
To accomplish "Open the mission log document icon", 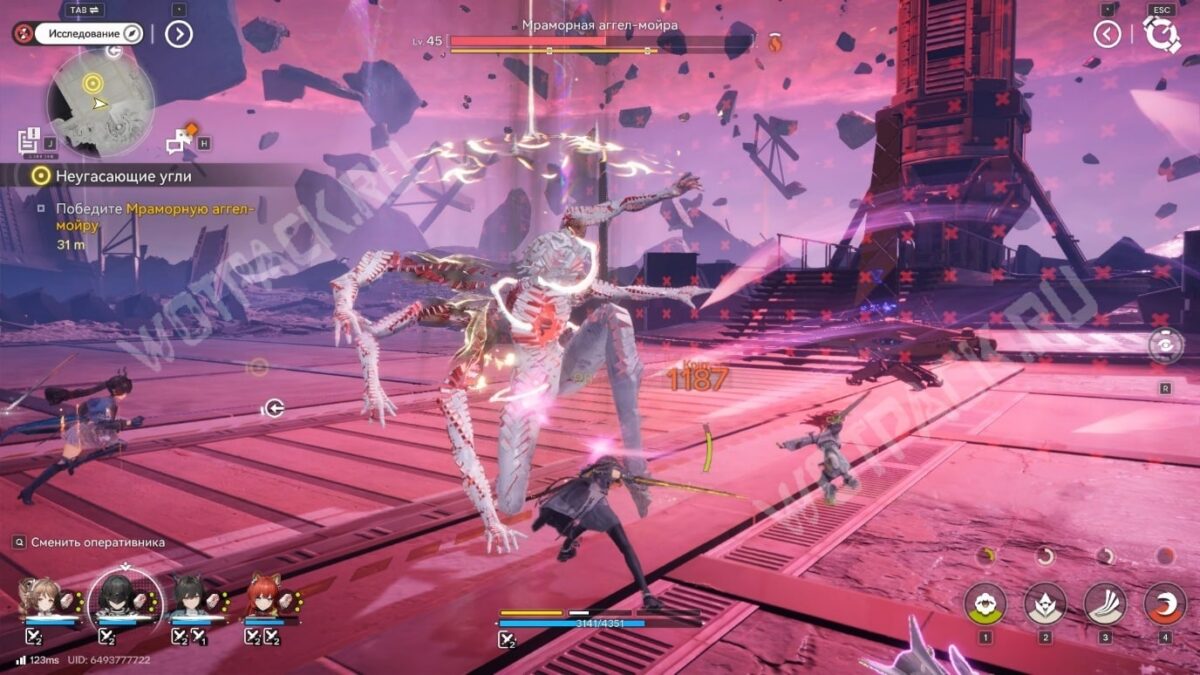I will pyautogui.click(x=28, y=140).
